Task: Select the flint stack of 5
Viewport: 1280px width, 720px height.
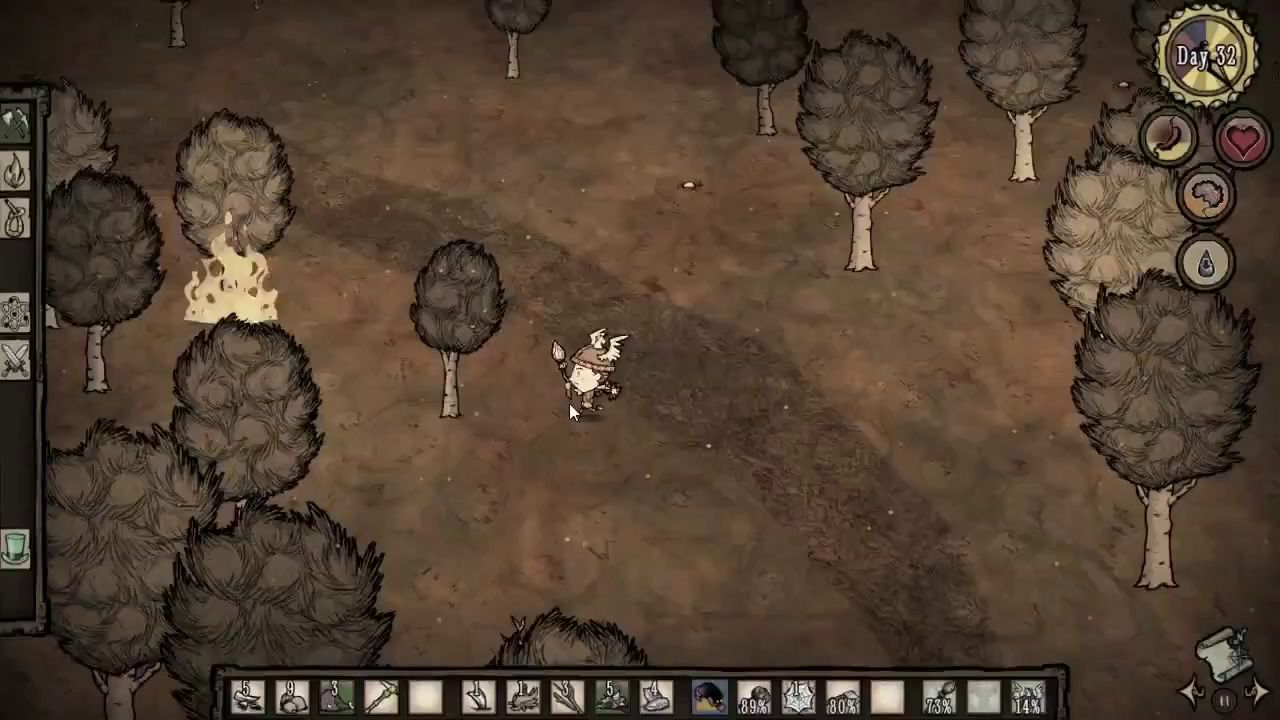Action: 249,695
